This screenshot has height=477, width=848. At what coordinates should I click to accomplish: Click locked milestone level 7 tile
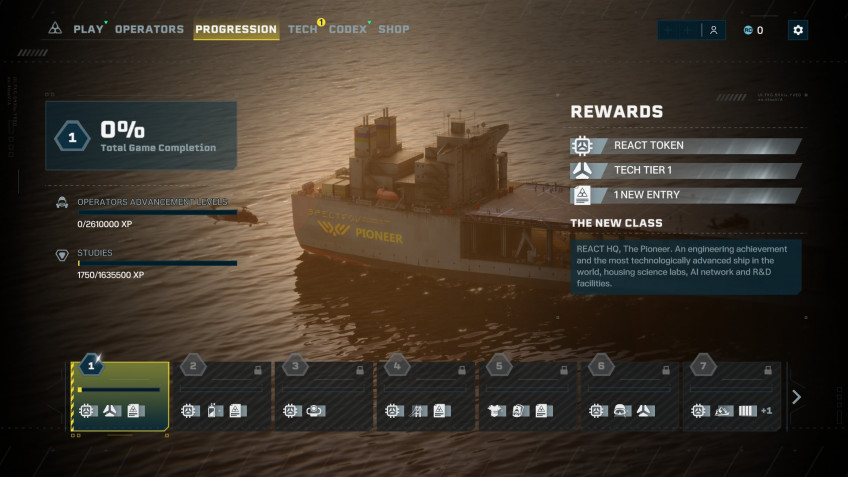tap(732, 396)
